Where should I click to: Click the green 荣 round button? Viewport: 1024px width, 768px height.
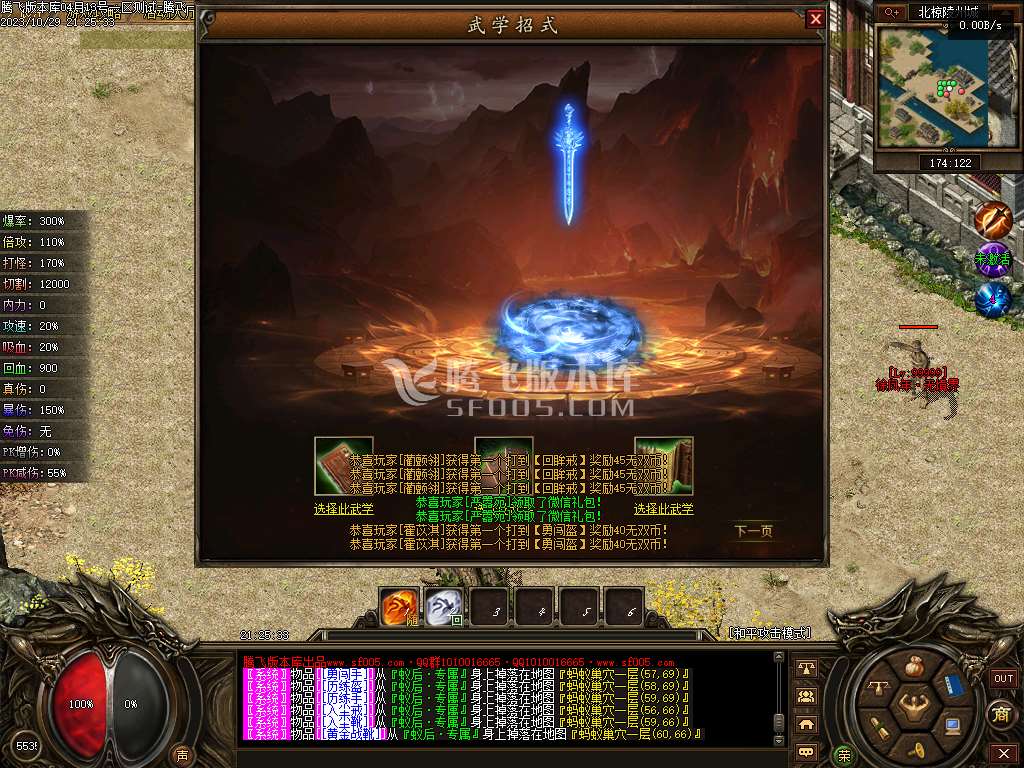[845, 755]
